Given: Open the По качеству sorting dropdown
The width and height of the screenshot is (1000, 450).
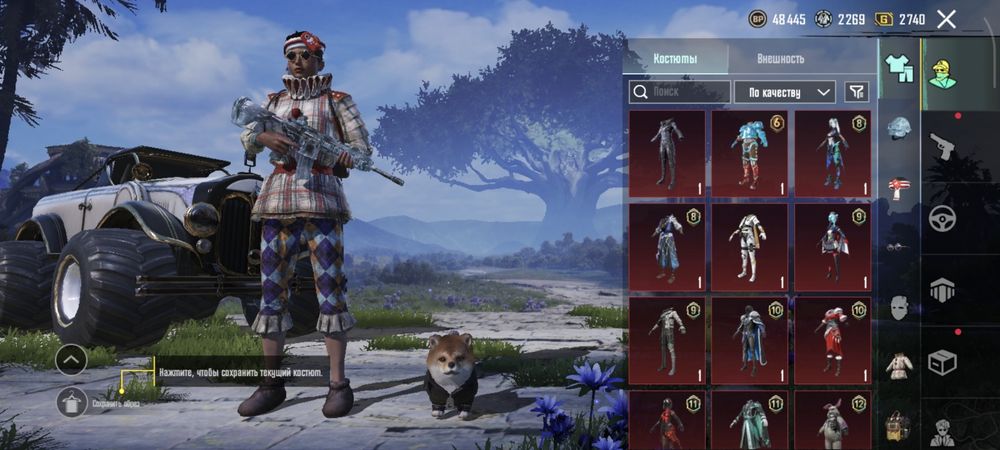Looking at the screenshot, I should click(x=785, y=92).
